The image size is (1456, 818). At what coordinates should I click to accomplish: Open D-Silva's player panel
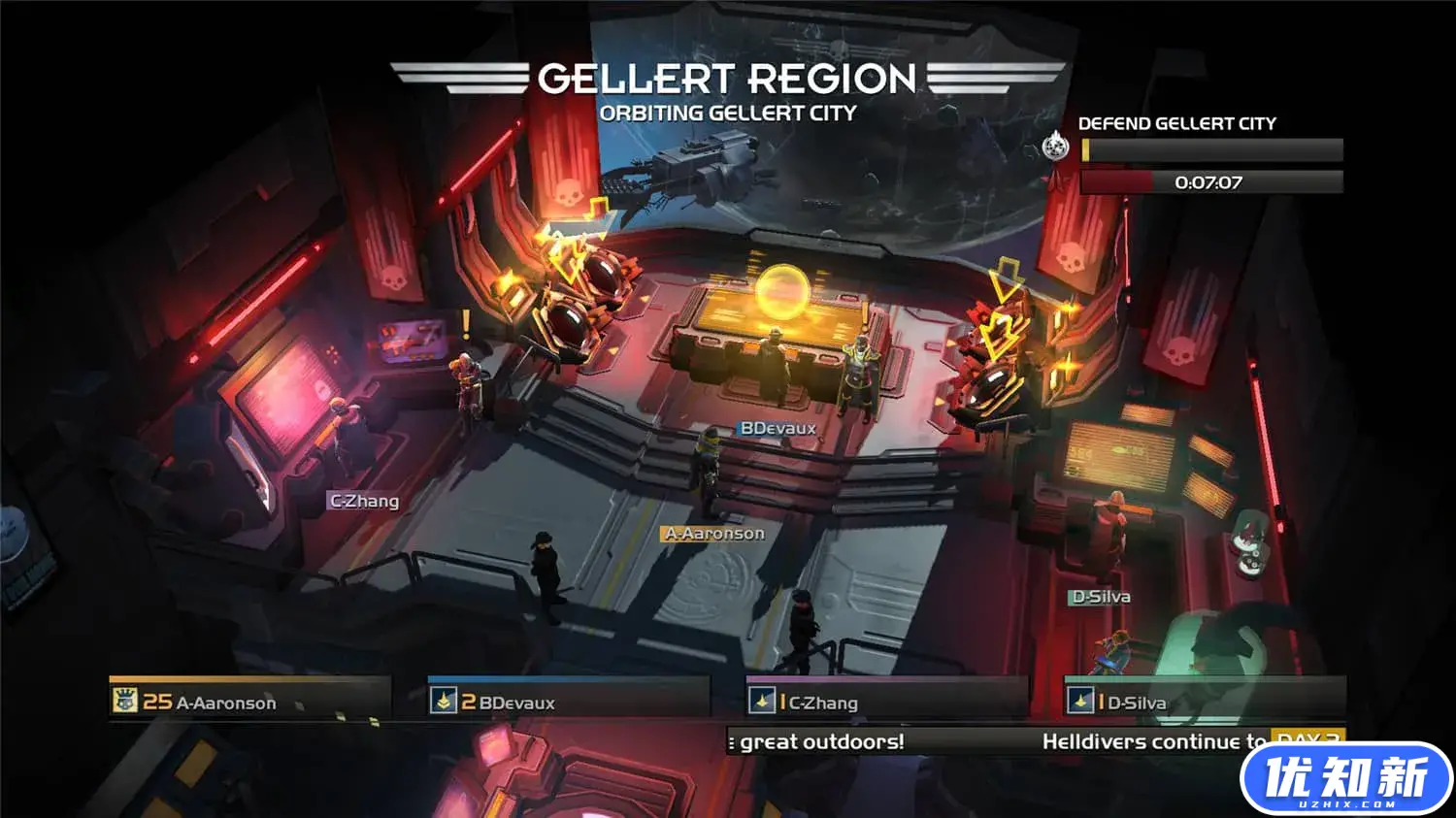pyautogui.click(x=1204, y=701)
